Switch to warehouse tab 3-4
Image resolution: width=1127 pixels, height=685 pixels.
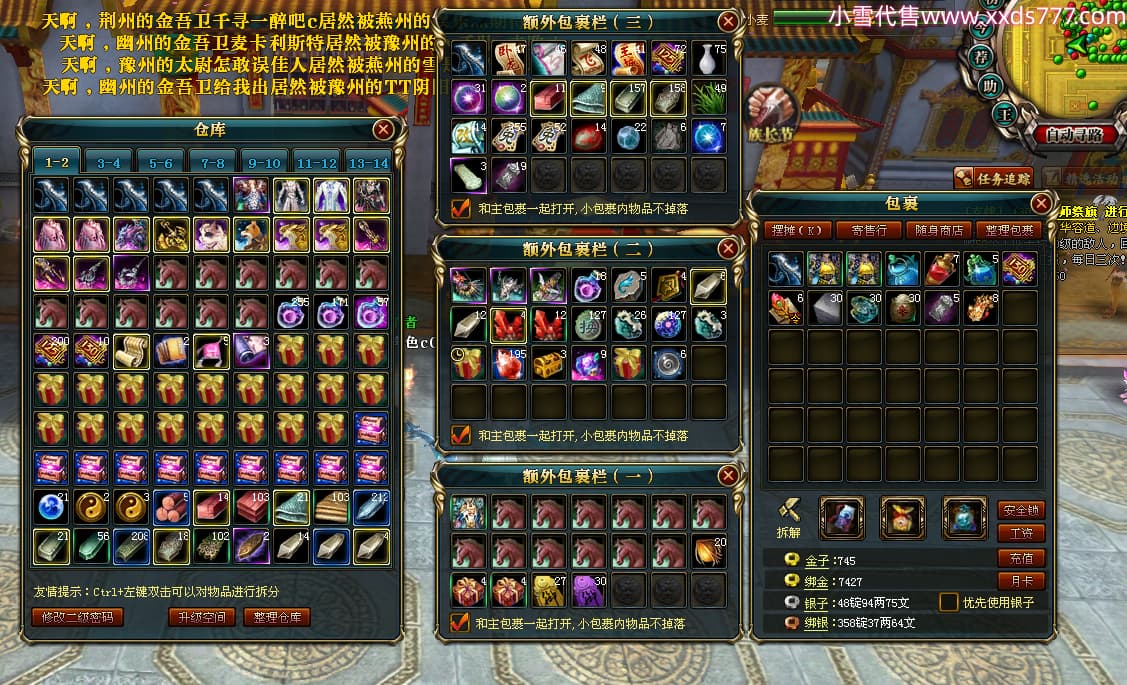click(x=108, y=162)
